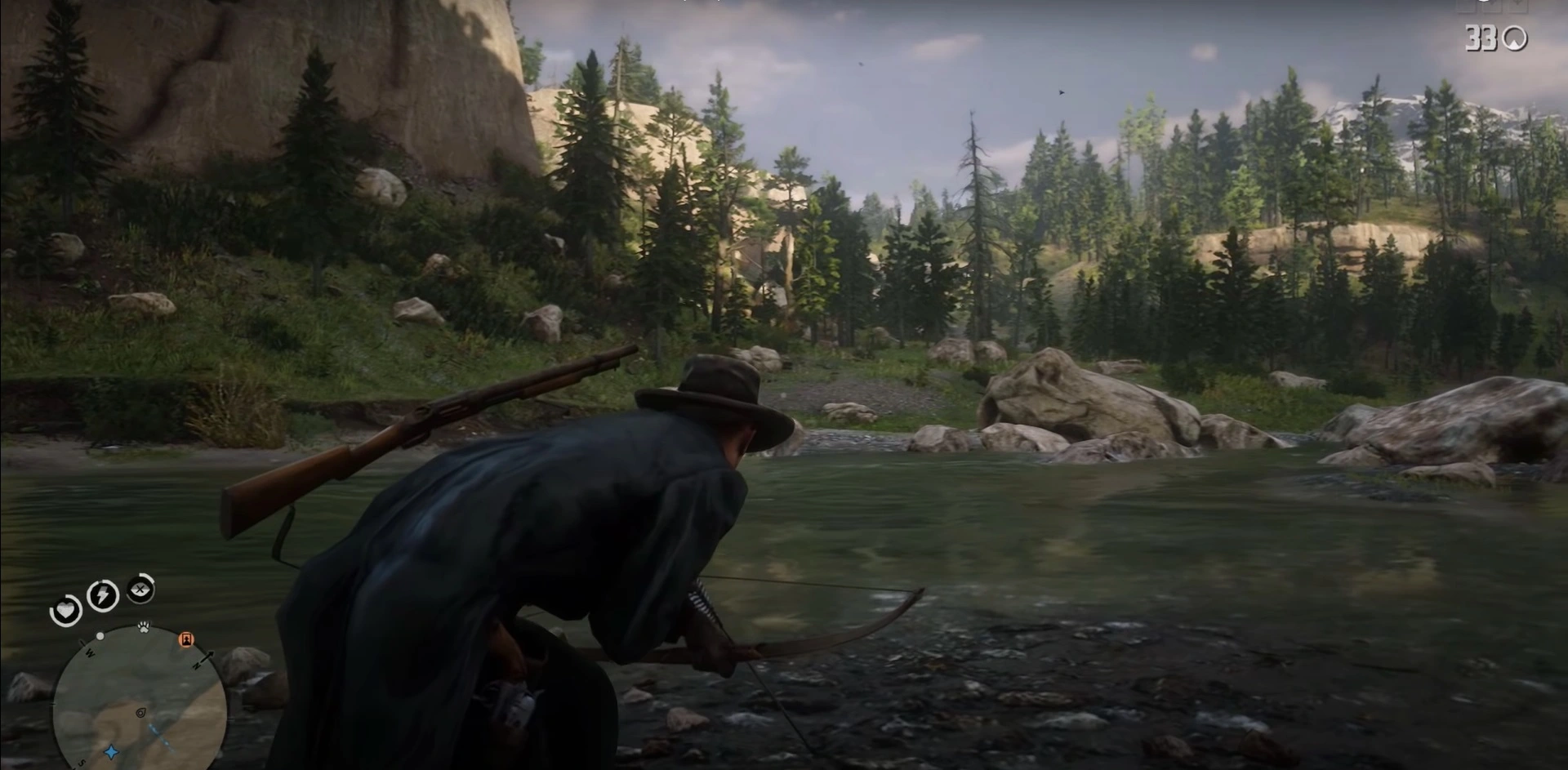The width and height of the screenshot is (1568, 770).
Task: Click the W compass letter on the minimap
Action: click(88, 652)
